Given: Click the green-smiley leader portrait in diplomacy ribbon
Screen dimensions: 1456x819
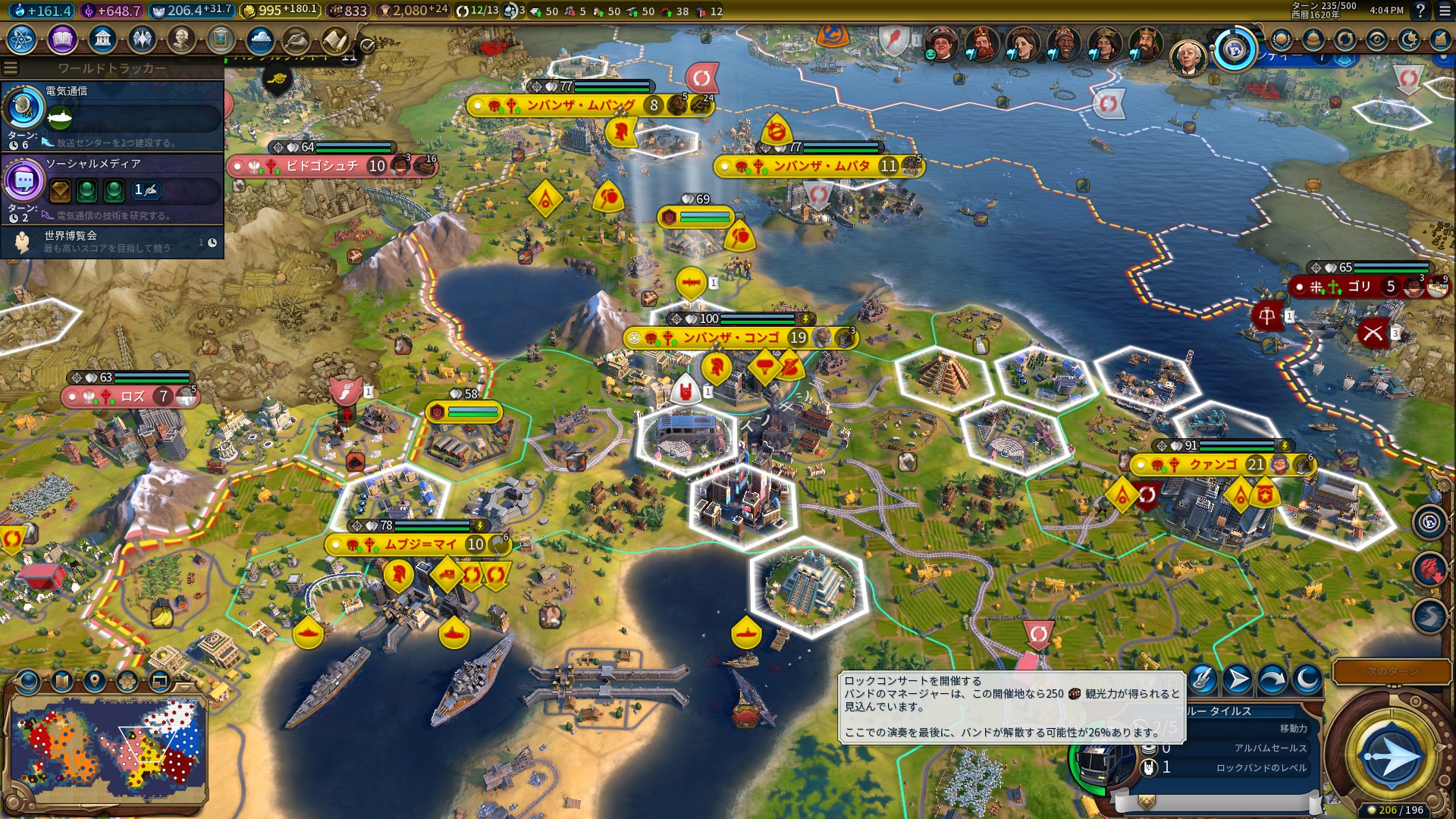Looking at the screenshot, I should coord(941,44).
